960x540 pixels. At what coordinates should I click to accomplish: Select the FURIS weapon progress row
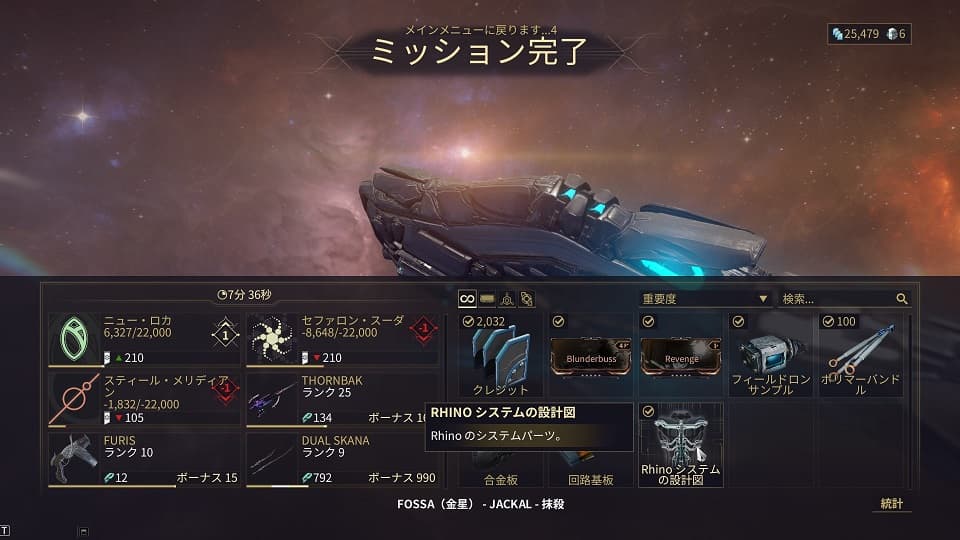[143, 459]
